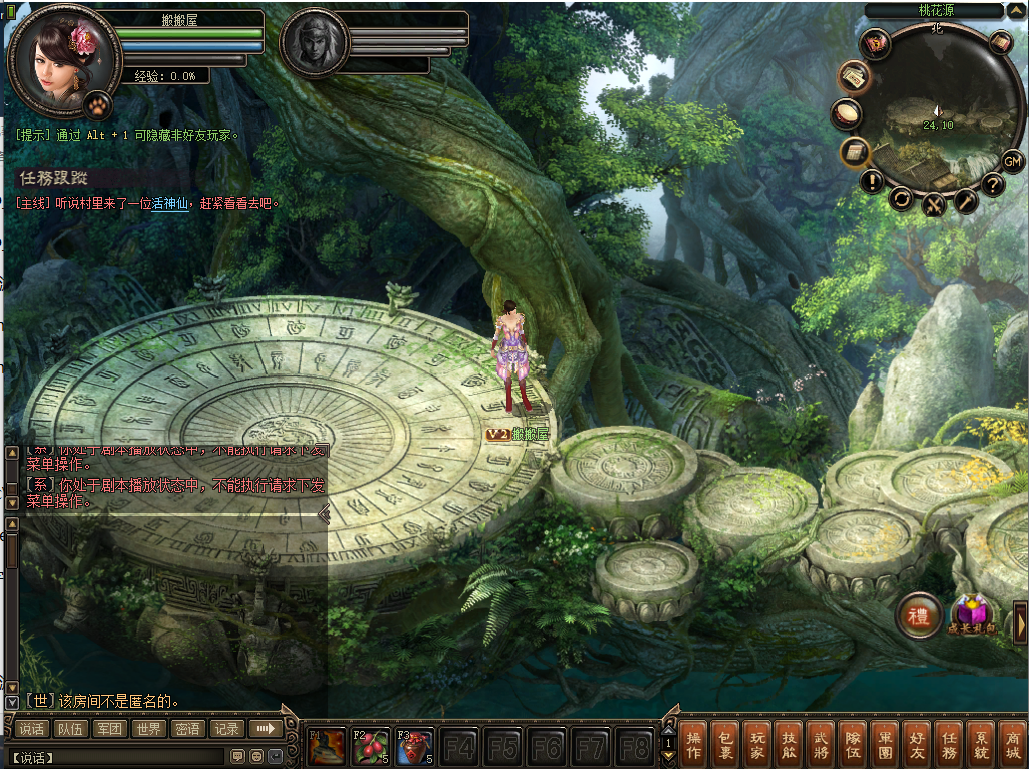The height and width of the screenshot is (769, 1029).
Task: Click the crossed swords icon under minimap
Action: (934, 205)
